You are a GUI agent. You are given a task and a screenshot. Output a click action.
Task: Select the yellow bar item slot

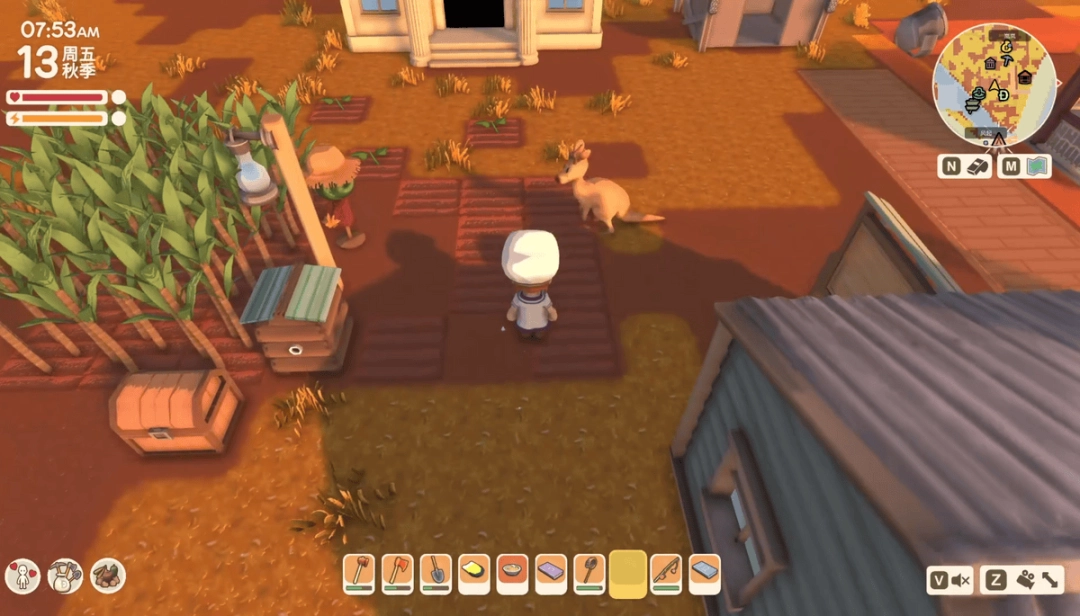474,574
